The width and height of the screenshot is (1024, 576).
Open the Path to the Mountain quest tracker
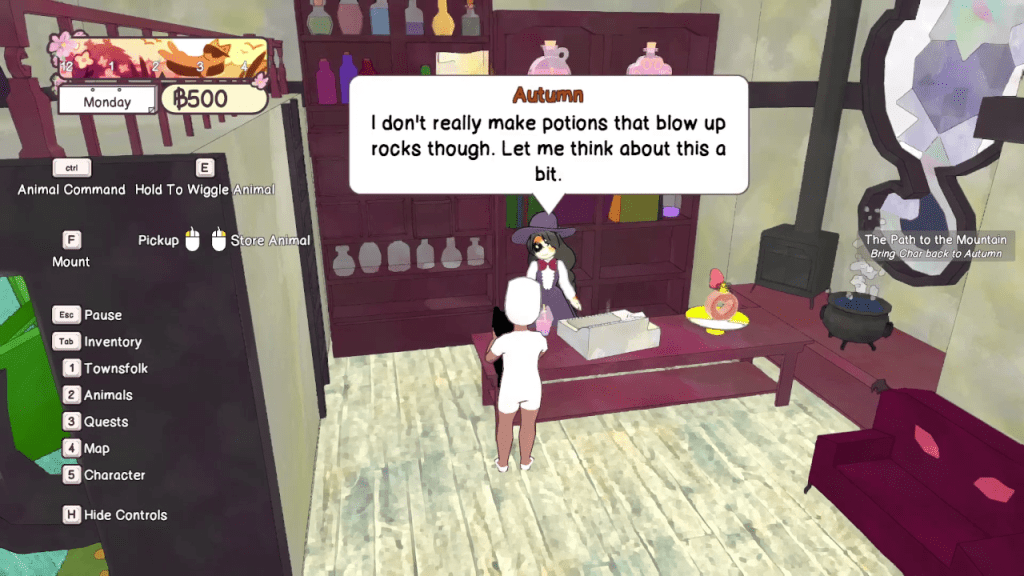(x=938, y=246)
